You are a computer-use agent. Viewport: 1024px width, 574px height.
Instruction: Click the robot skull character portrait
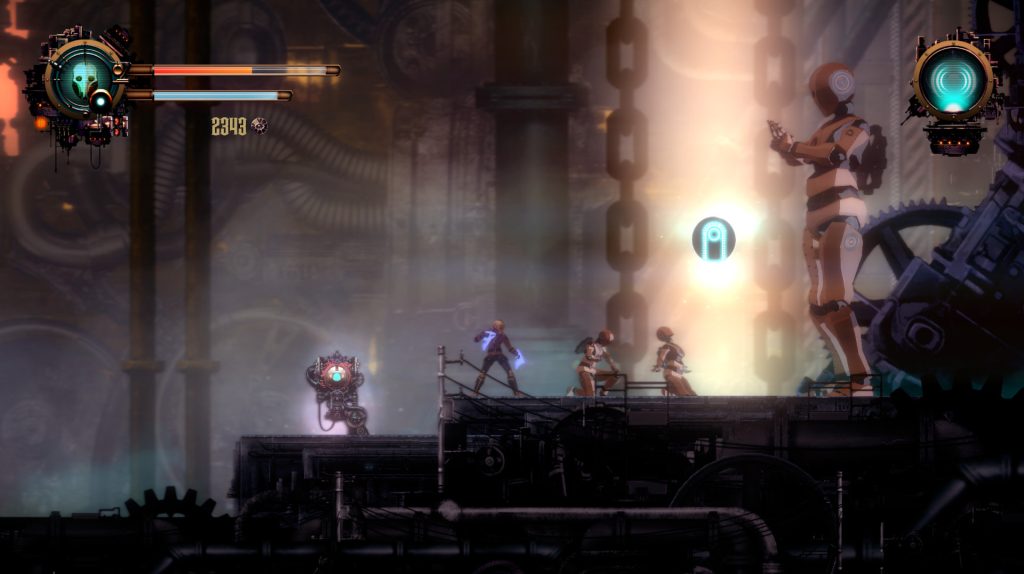click(83, 76)
